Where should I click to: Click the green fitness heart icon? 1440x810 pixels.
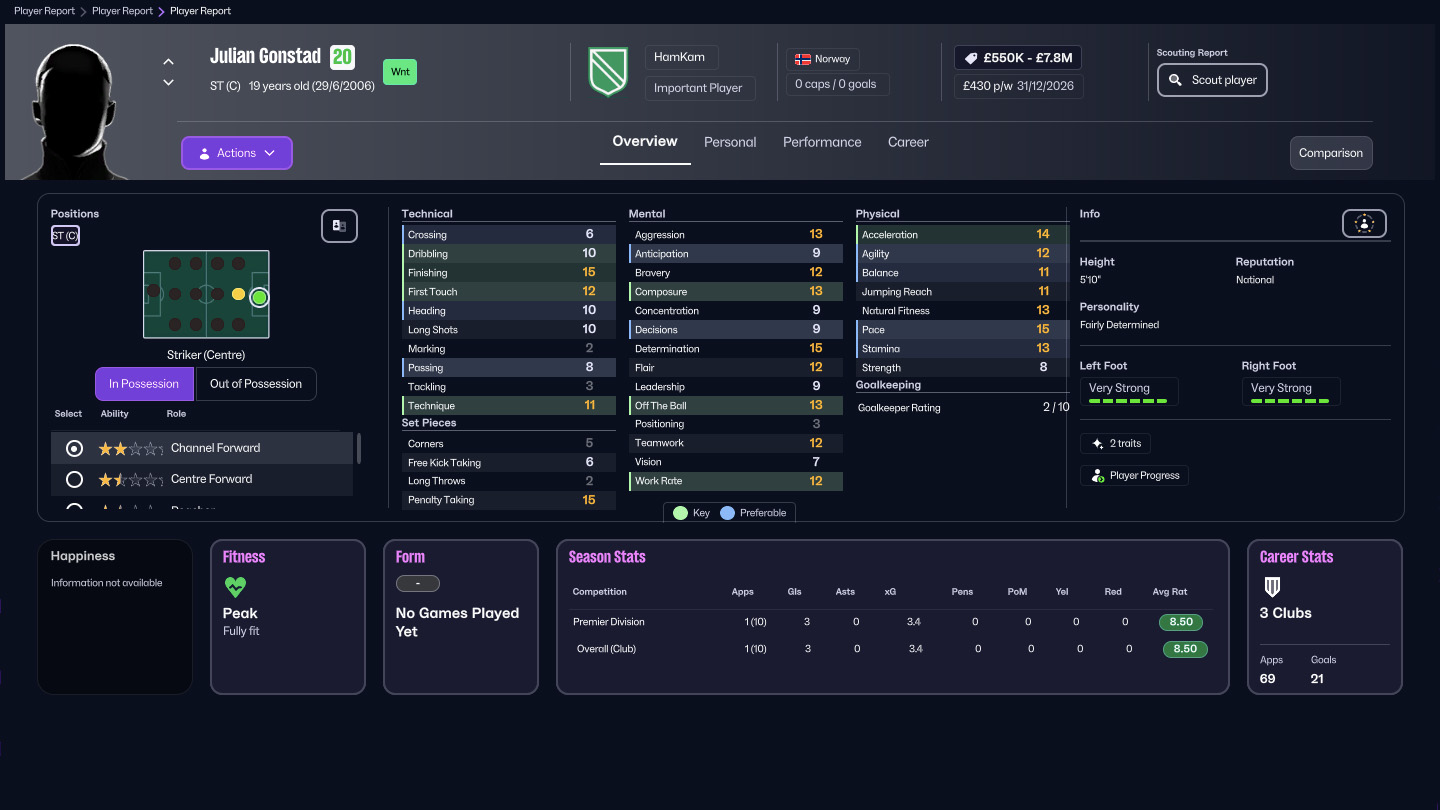pyautogui.click(x=234, y=588)
